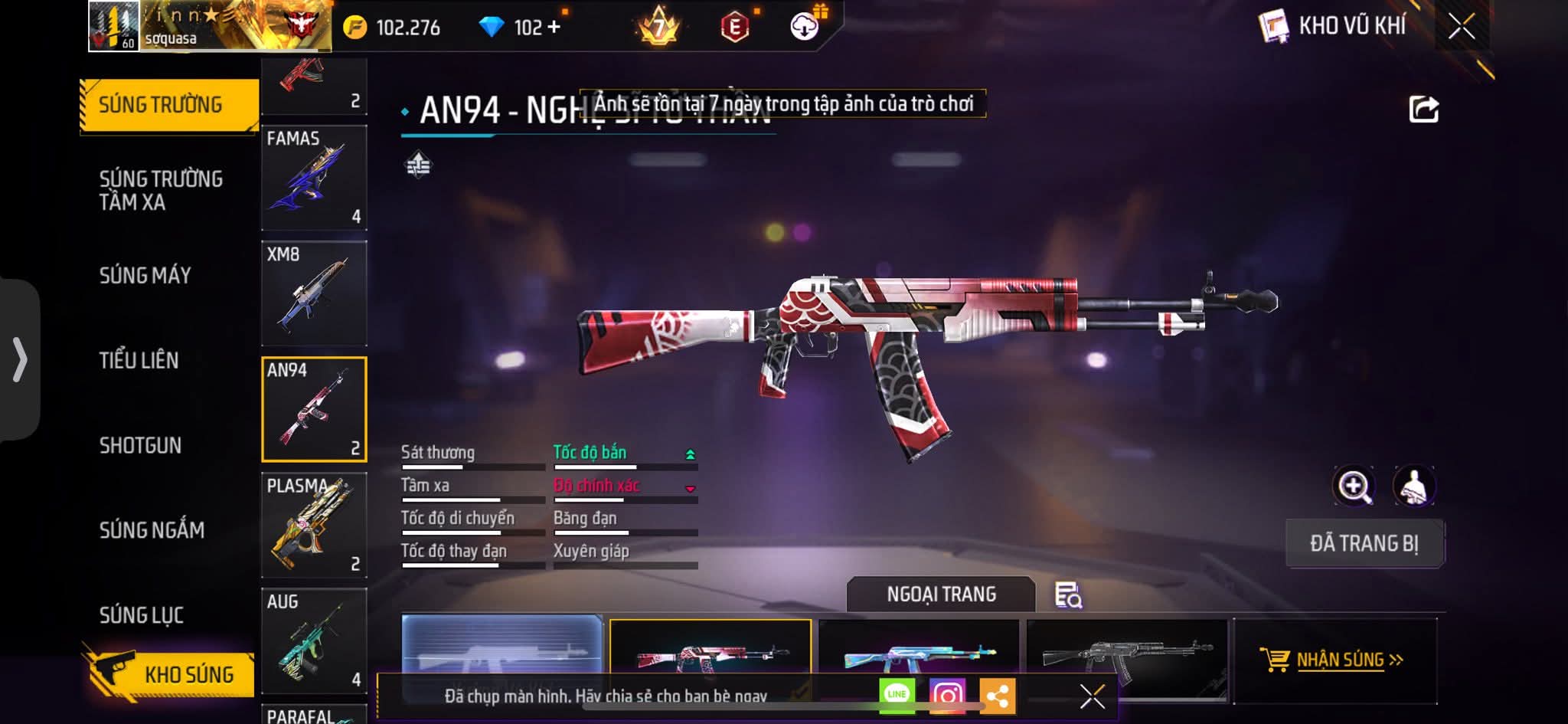Pick the AUG weapon tile
1568x724 pixels.
point(314,641)
